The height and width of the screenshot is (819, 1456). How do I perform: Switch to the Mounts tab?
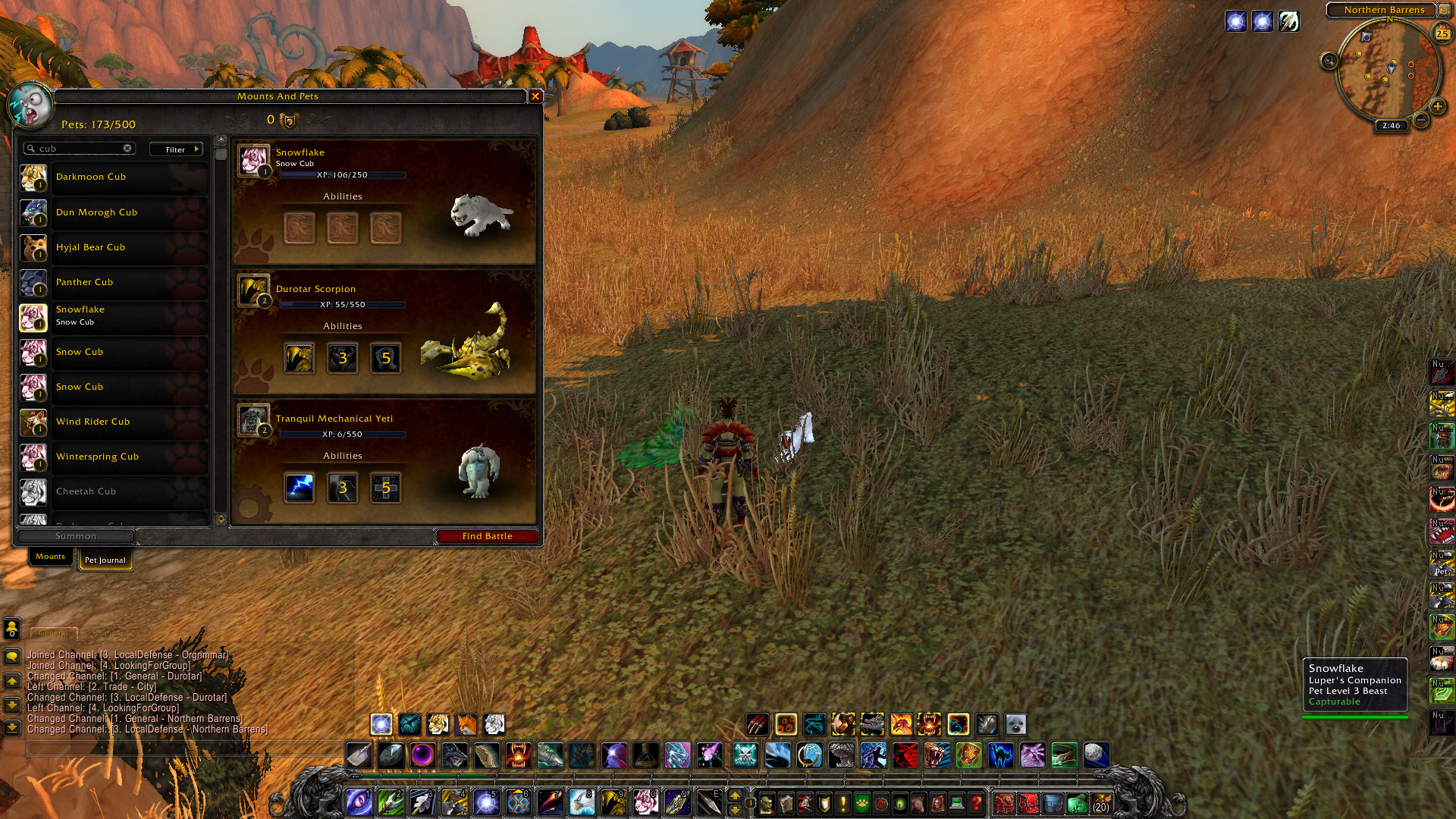click(50, 557)
